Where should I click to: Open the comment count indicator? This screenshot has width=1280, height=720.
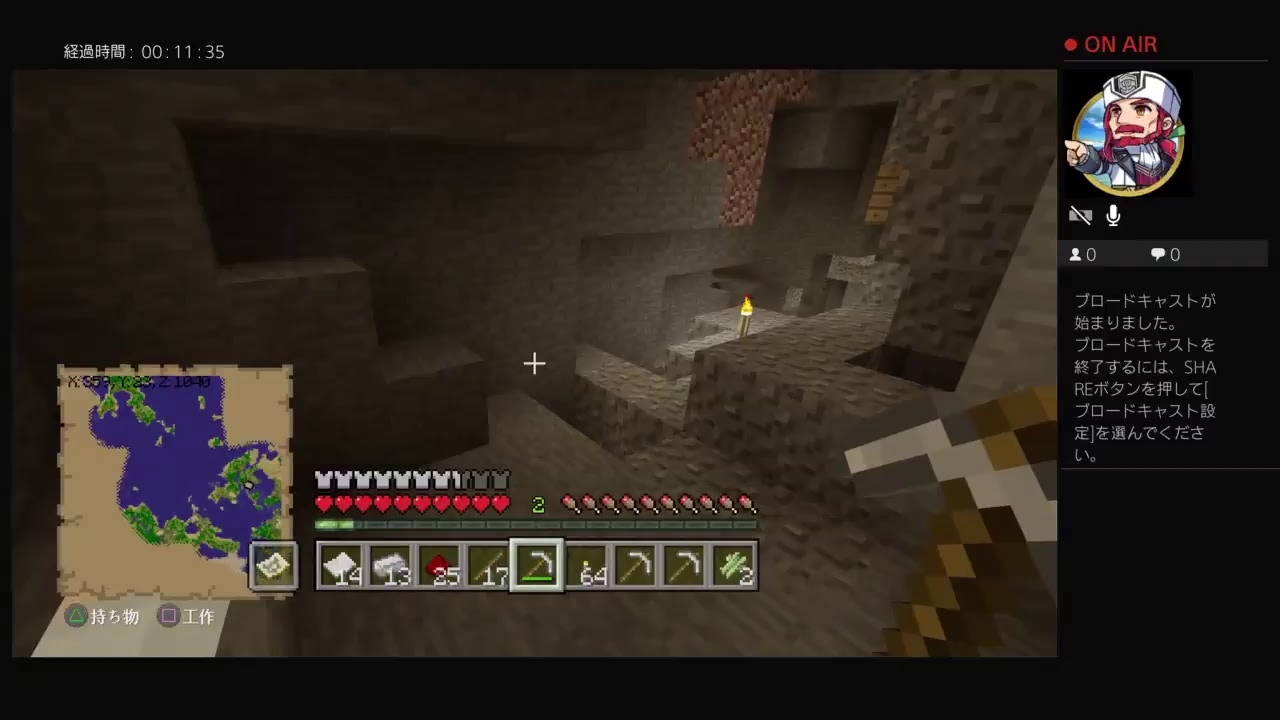[x=1164, y=254]
